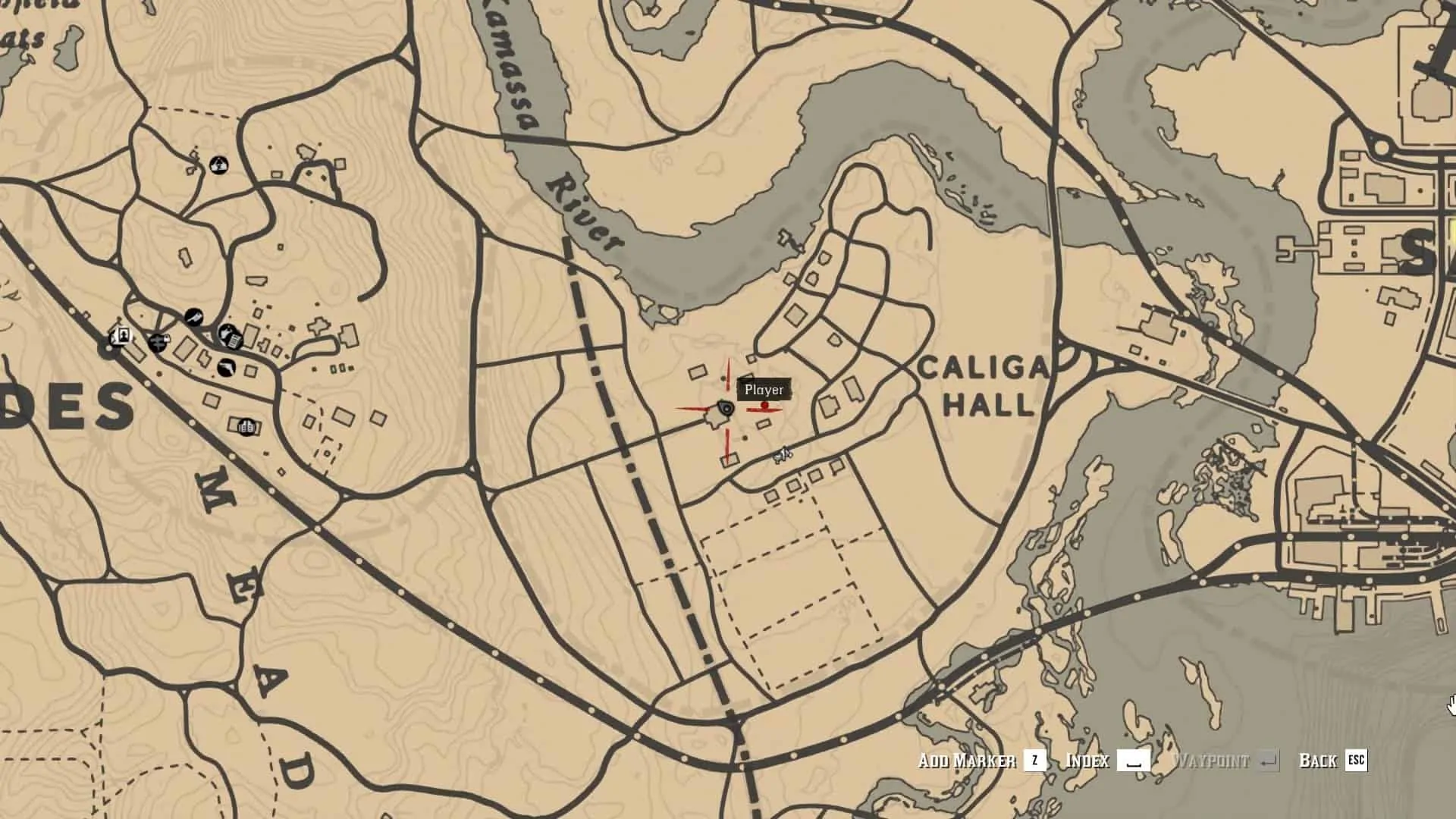This screenshot has height=819, width=1456.
Task: Select the tent marker north of Rhodes
Action: (x=218, y=164)
